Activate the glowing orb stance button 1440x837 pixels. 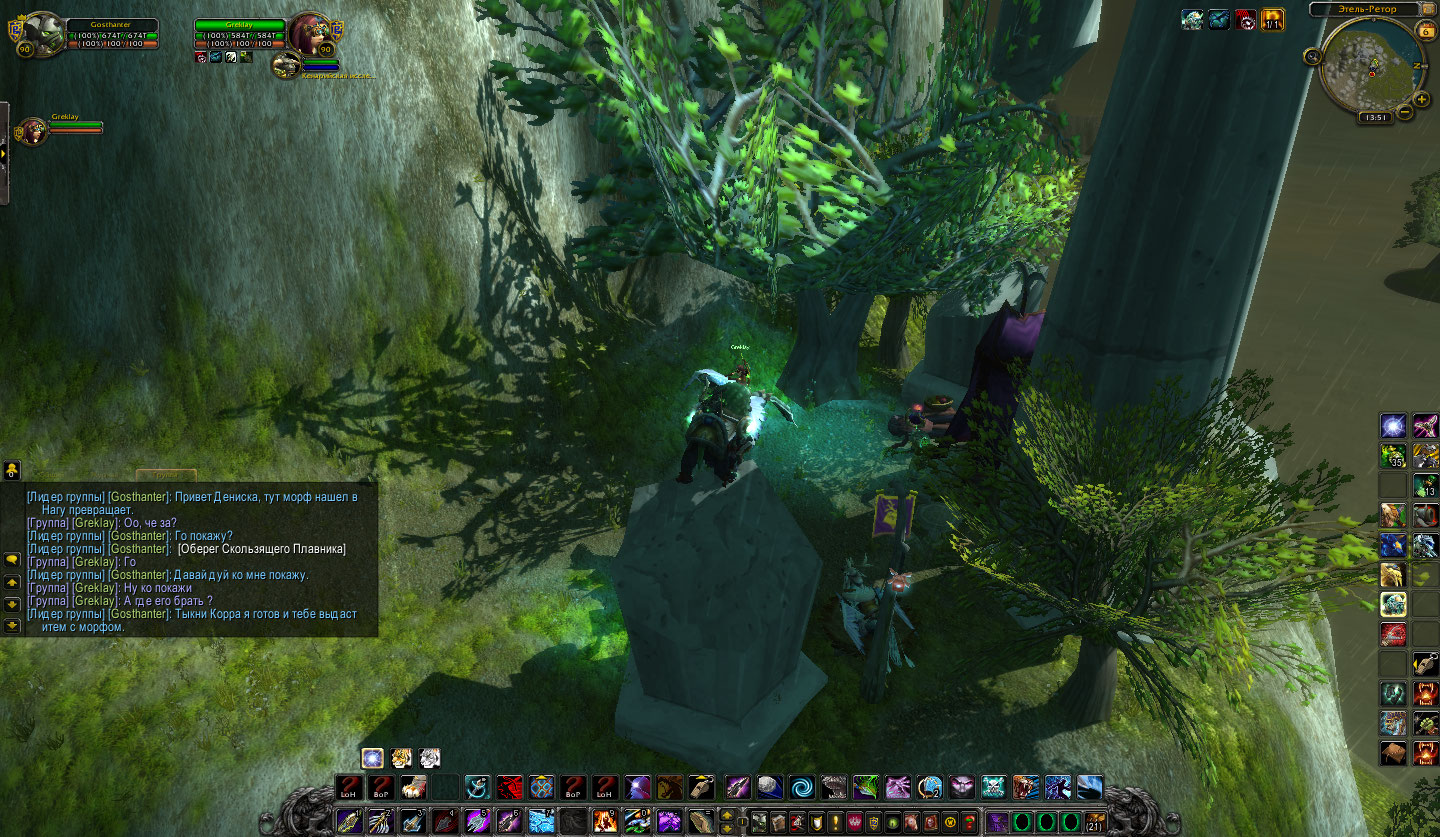(x=372, y=758)
